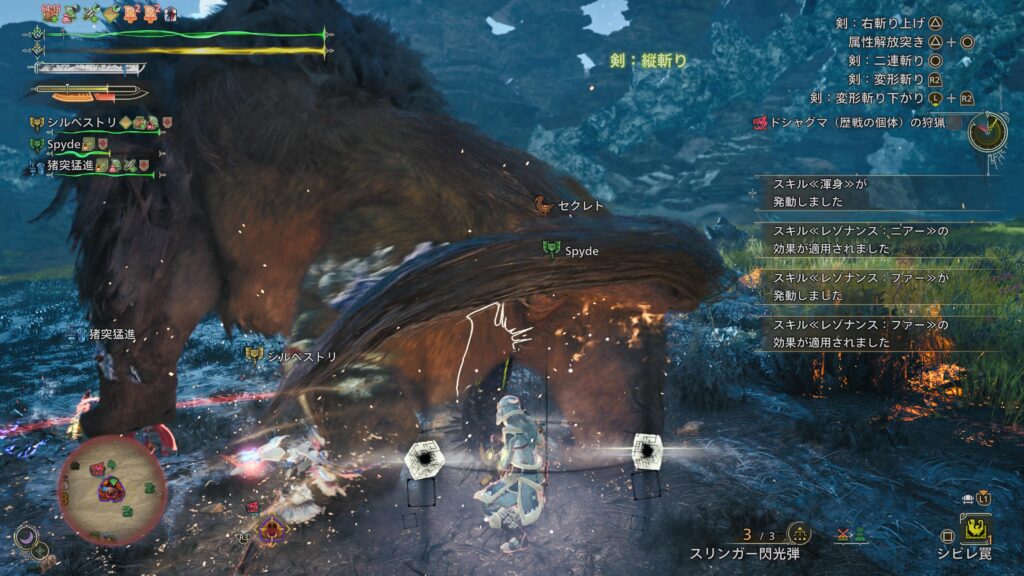
Task: Click the crescent moon time-of-day icon
Action: point(25,538)
